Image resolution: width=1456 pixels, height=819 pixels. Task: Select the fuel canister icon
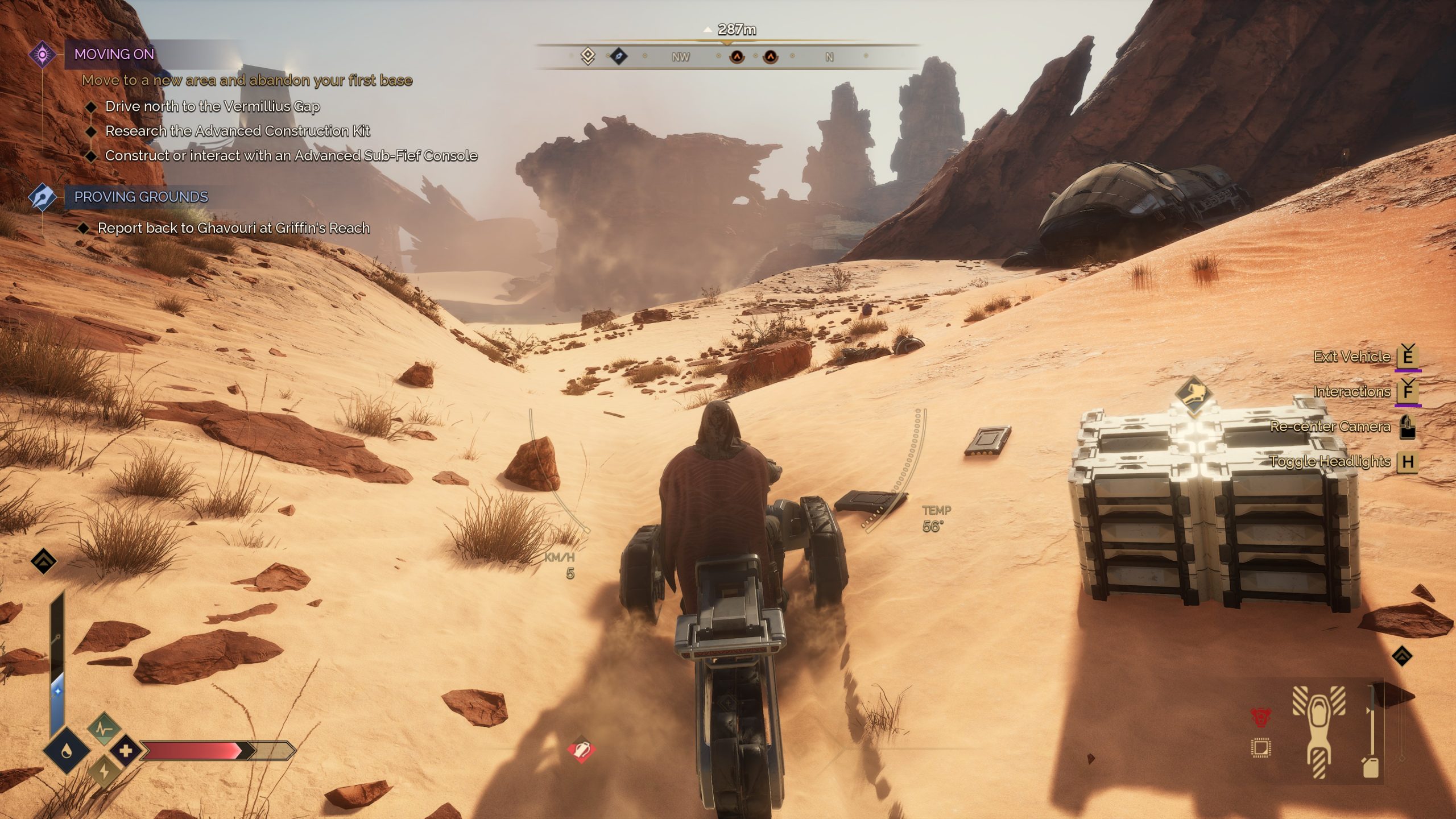coord(1371,767)
